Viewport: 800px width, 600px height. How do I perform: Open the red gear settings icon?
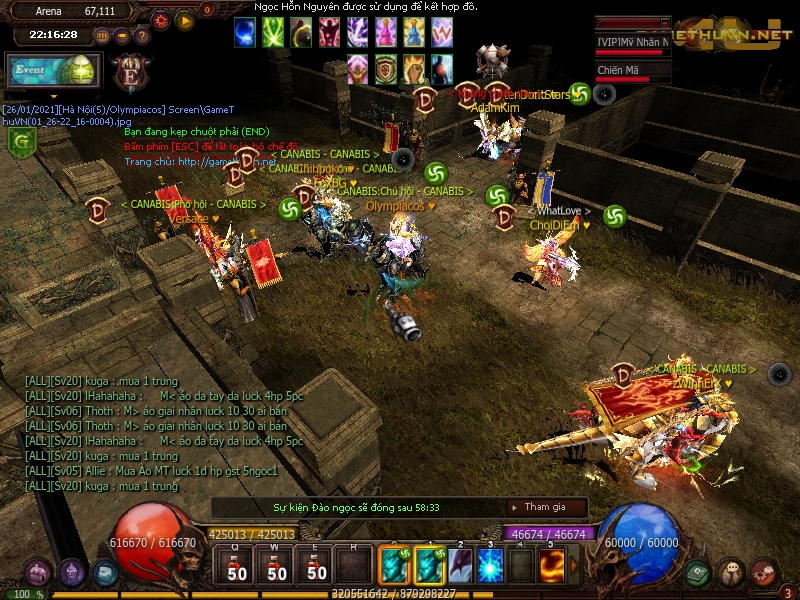[764, 573]
